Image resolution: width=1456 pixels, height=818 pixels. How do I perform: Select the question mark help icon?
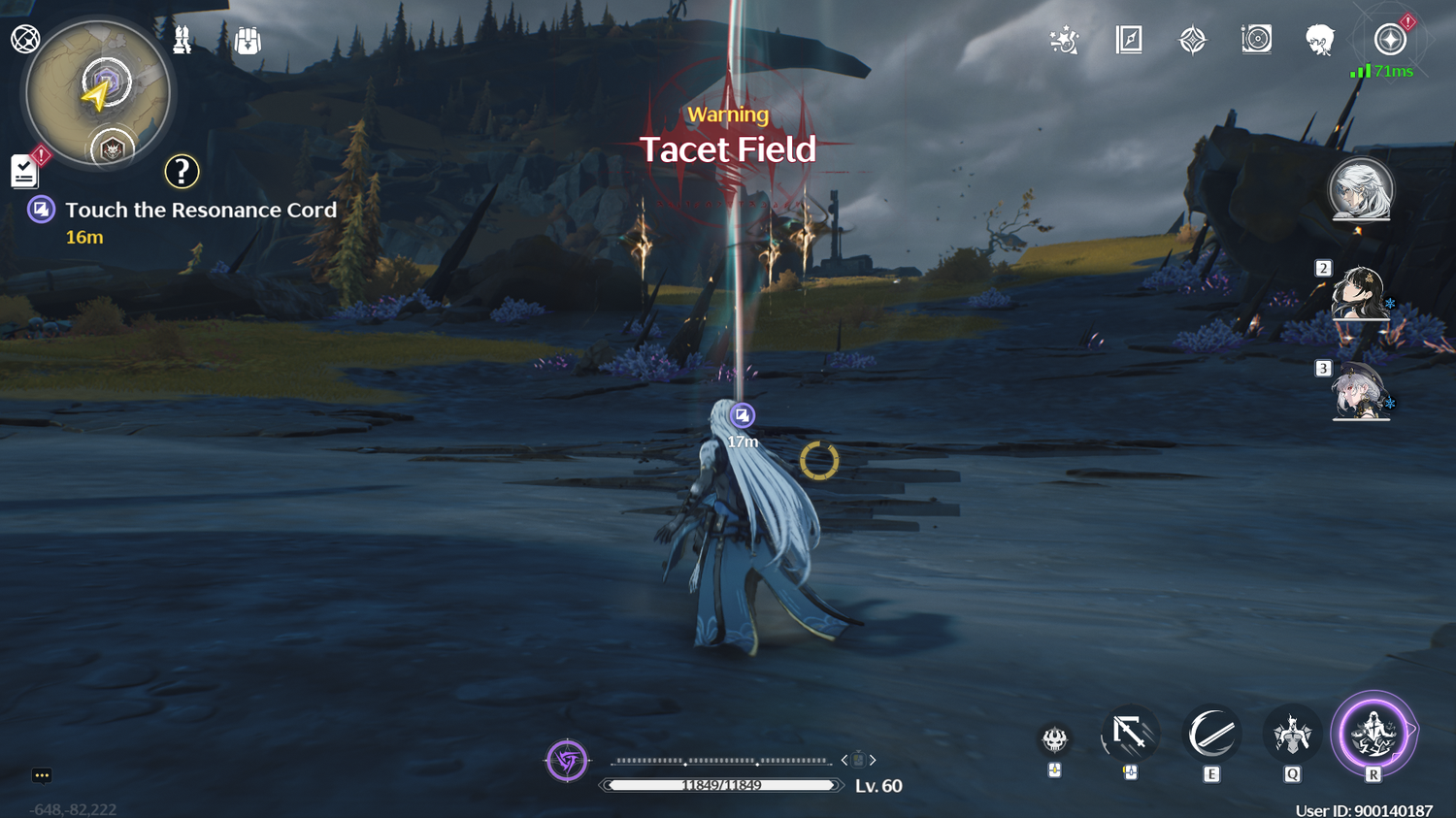pos(182,172)
